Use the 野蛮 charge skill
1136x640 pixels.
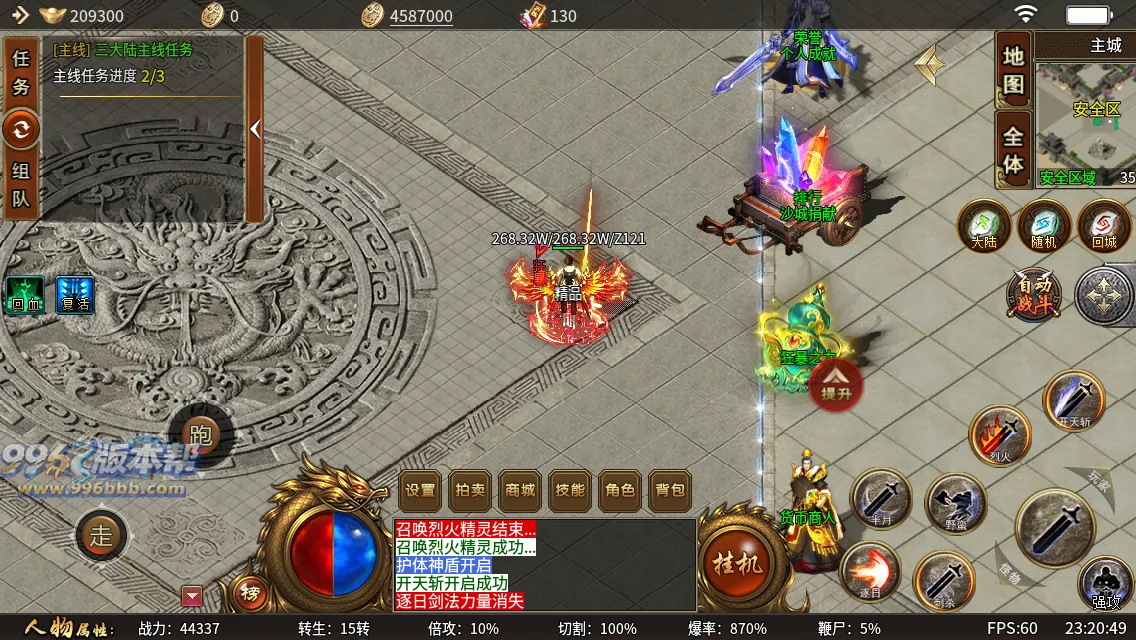pos(955,502)
